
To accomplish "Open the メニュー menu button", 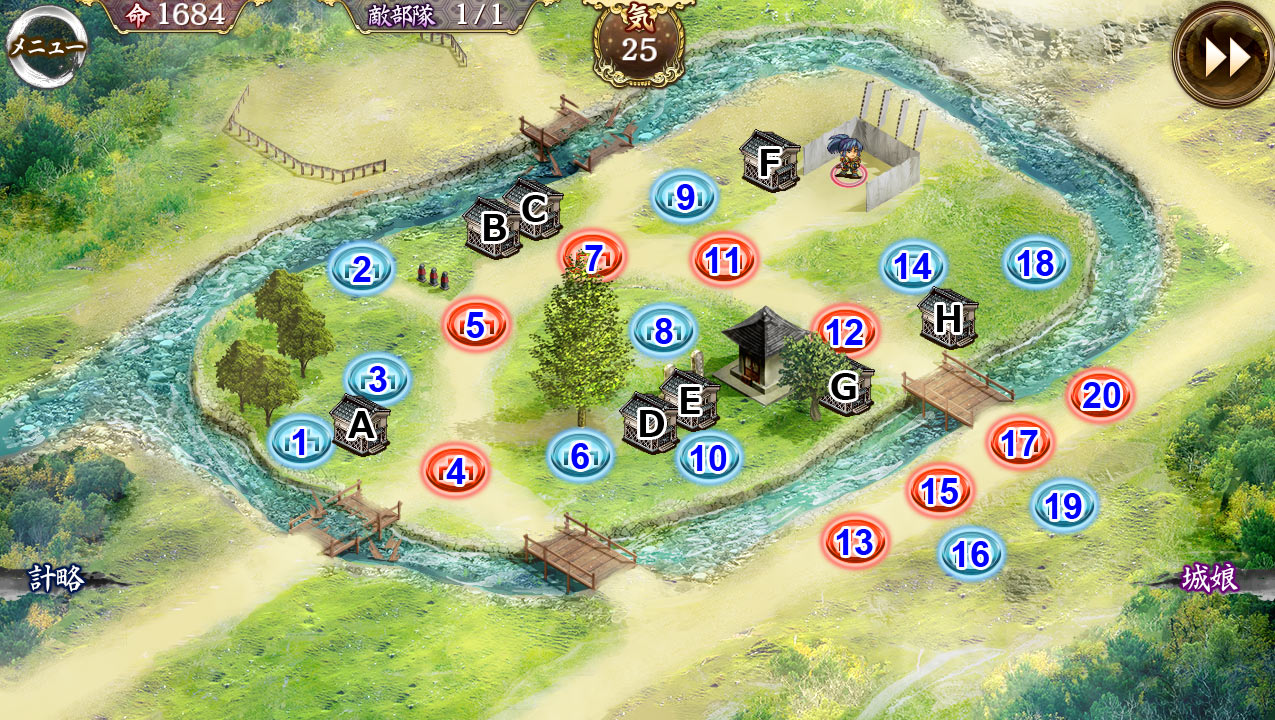I will coord(47,47).
